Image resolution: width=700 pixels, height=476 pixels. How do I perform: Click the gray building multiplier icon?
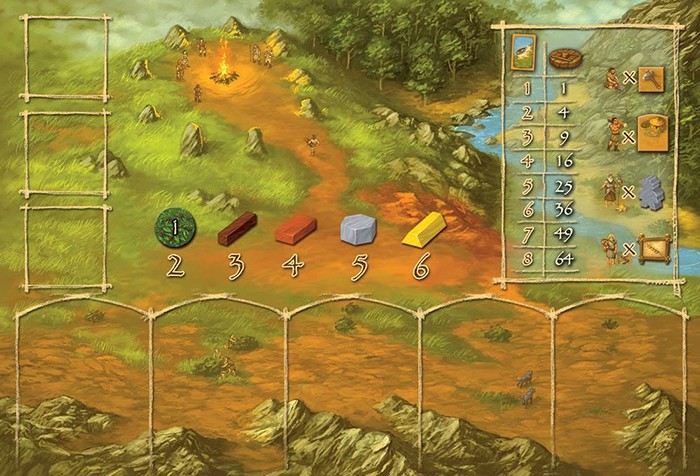[652, 191]
